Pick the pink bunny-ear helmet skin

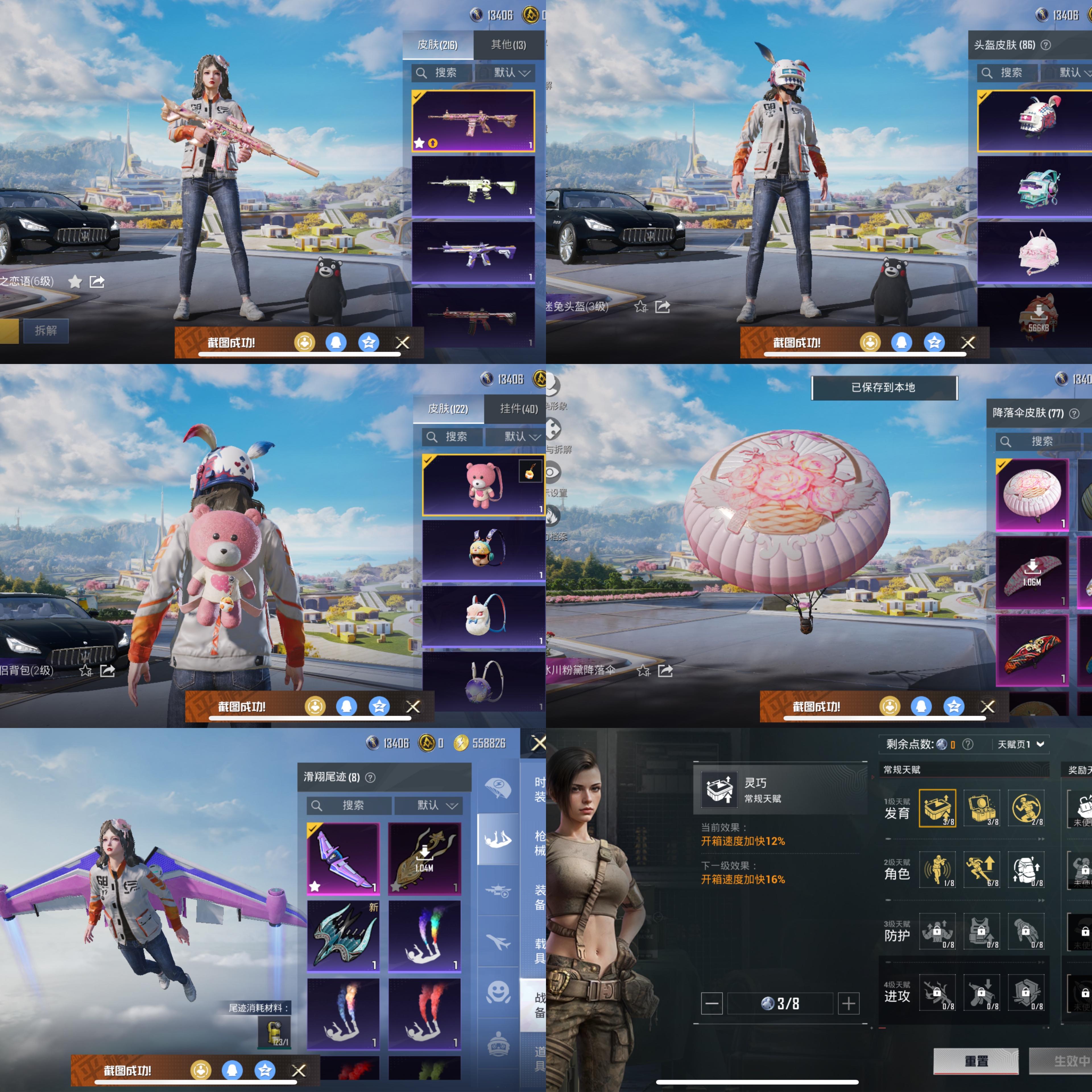pos(1039,252)
